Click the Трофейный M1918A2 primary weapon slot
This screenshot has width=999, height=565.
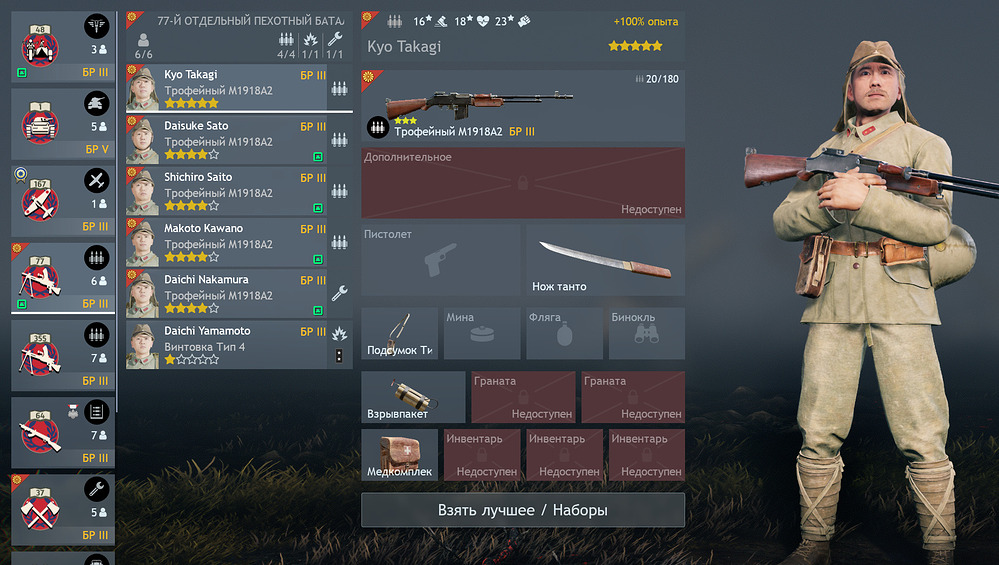pos(523,106)
